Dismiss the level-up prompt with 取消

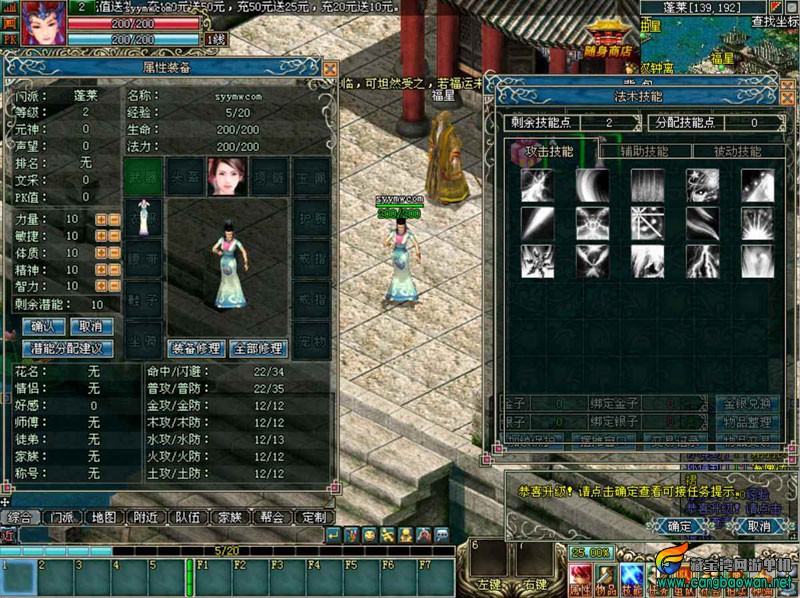(758, 526)
